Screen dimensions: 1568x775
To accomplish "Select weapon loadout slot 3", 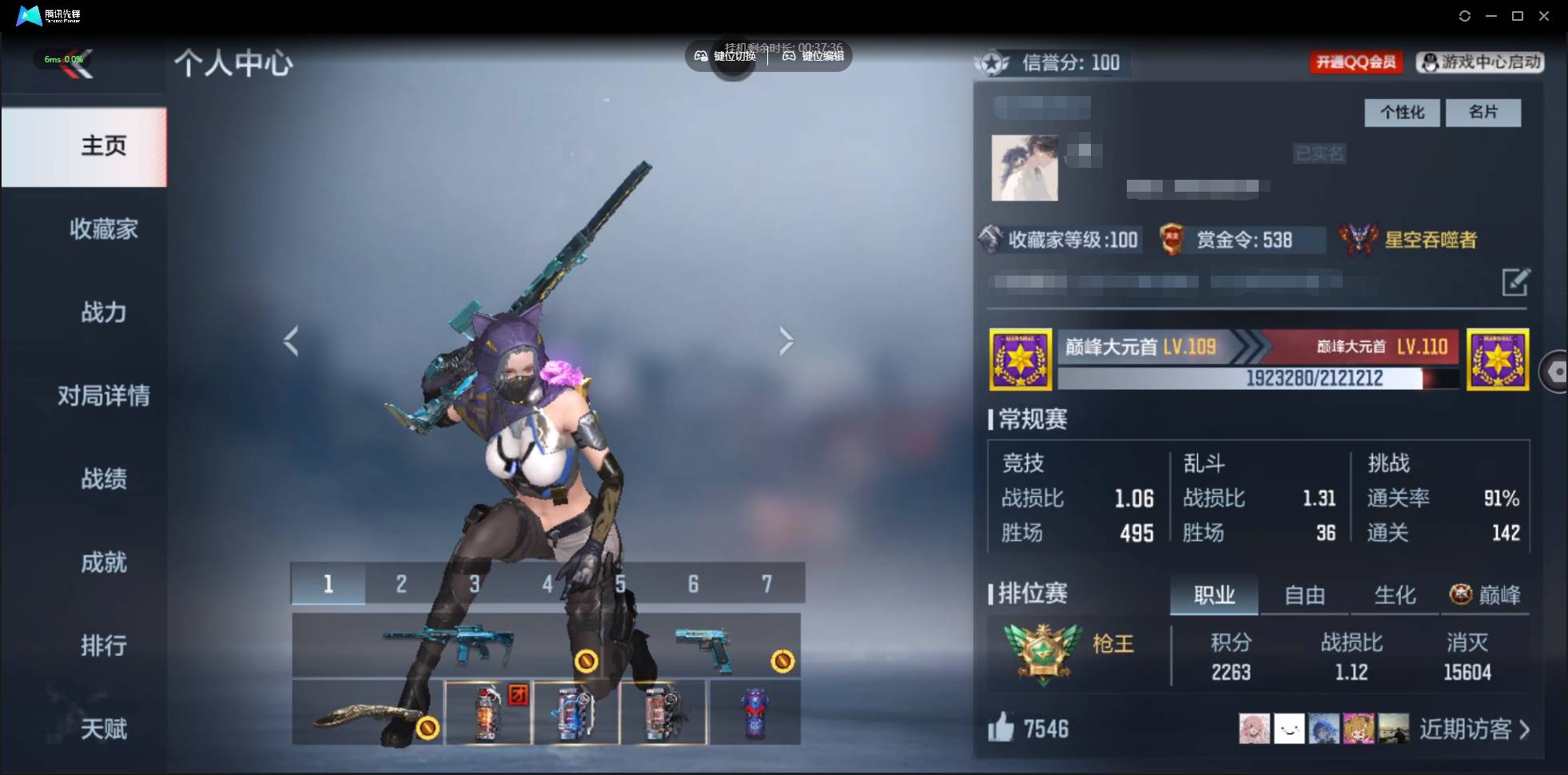I will click(474, 584).
